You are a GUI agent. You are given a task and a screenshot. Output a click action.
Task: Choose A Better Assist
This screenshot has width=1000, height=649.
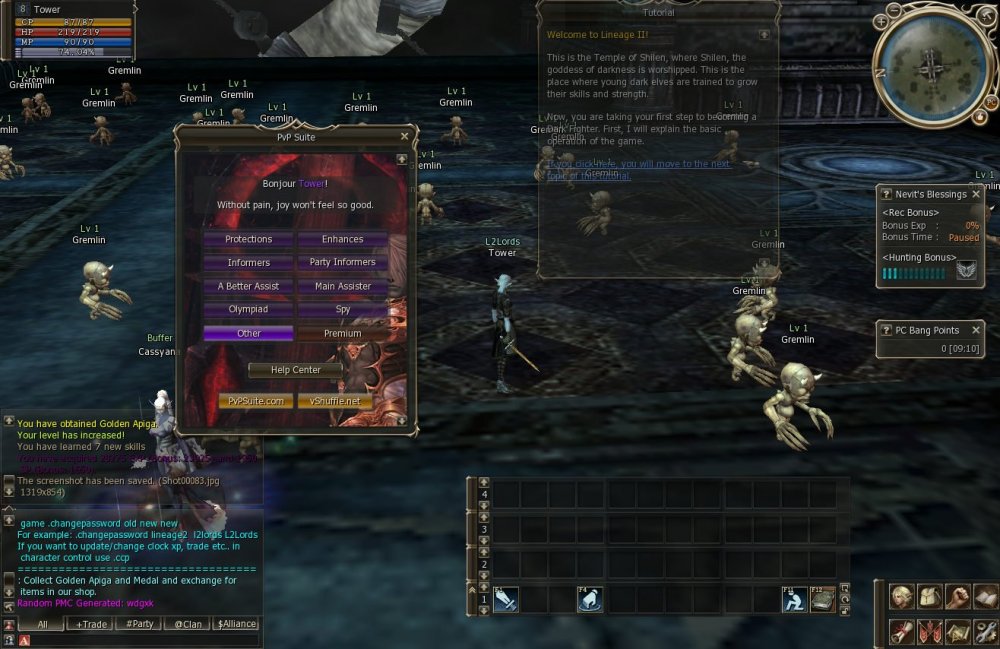[248, 287]
